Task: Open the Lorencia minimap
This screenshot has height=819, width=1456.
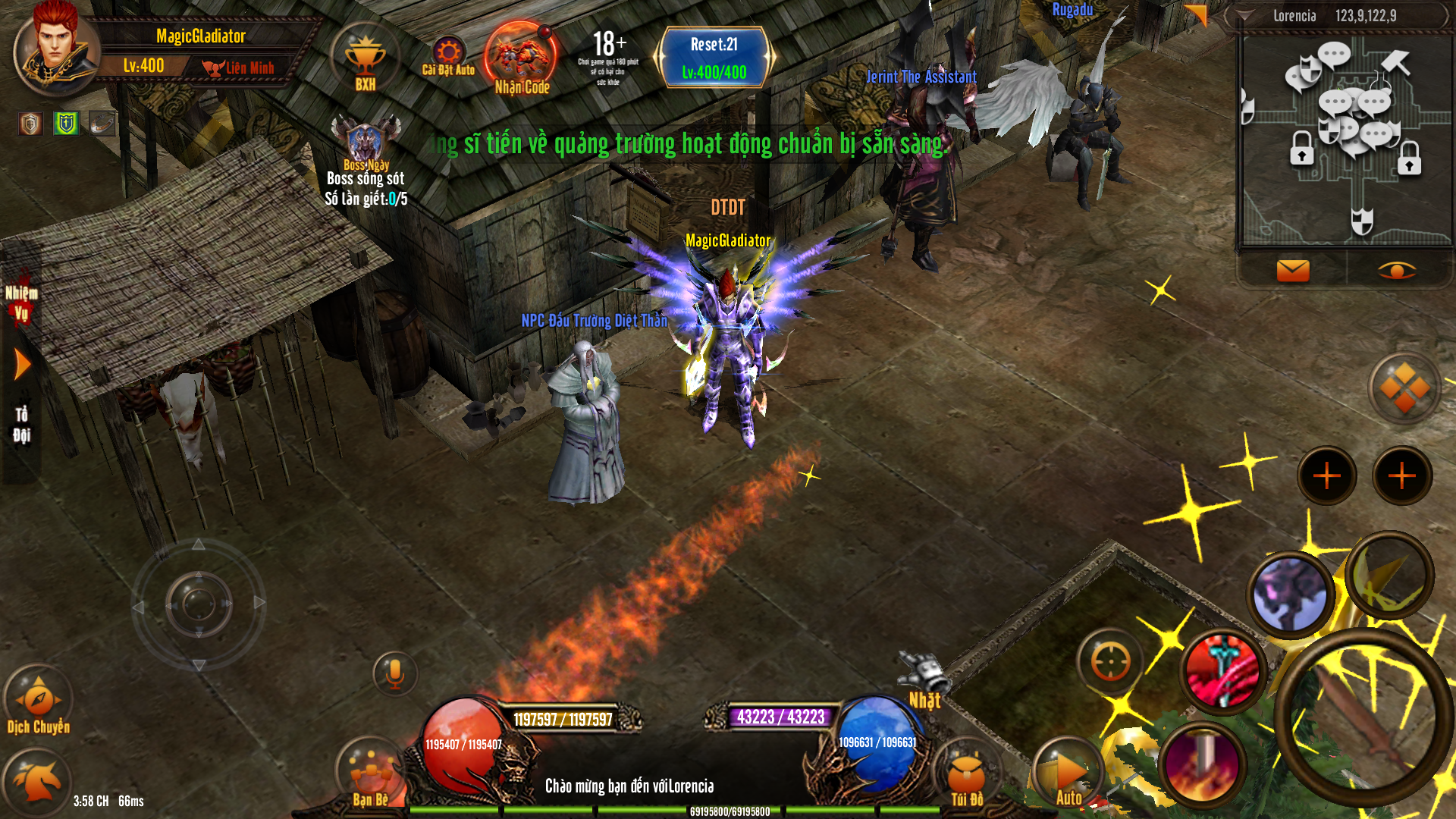Action: coord(1345,141)
